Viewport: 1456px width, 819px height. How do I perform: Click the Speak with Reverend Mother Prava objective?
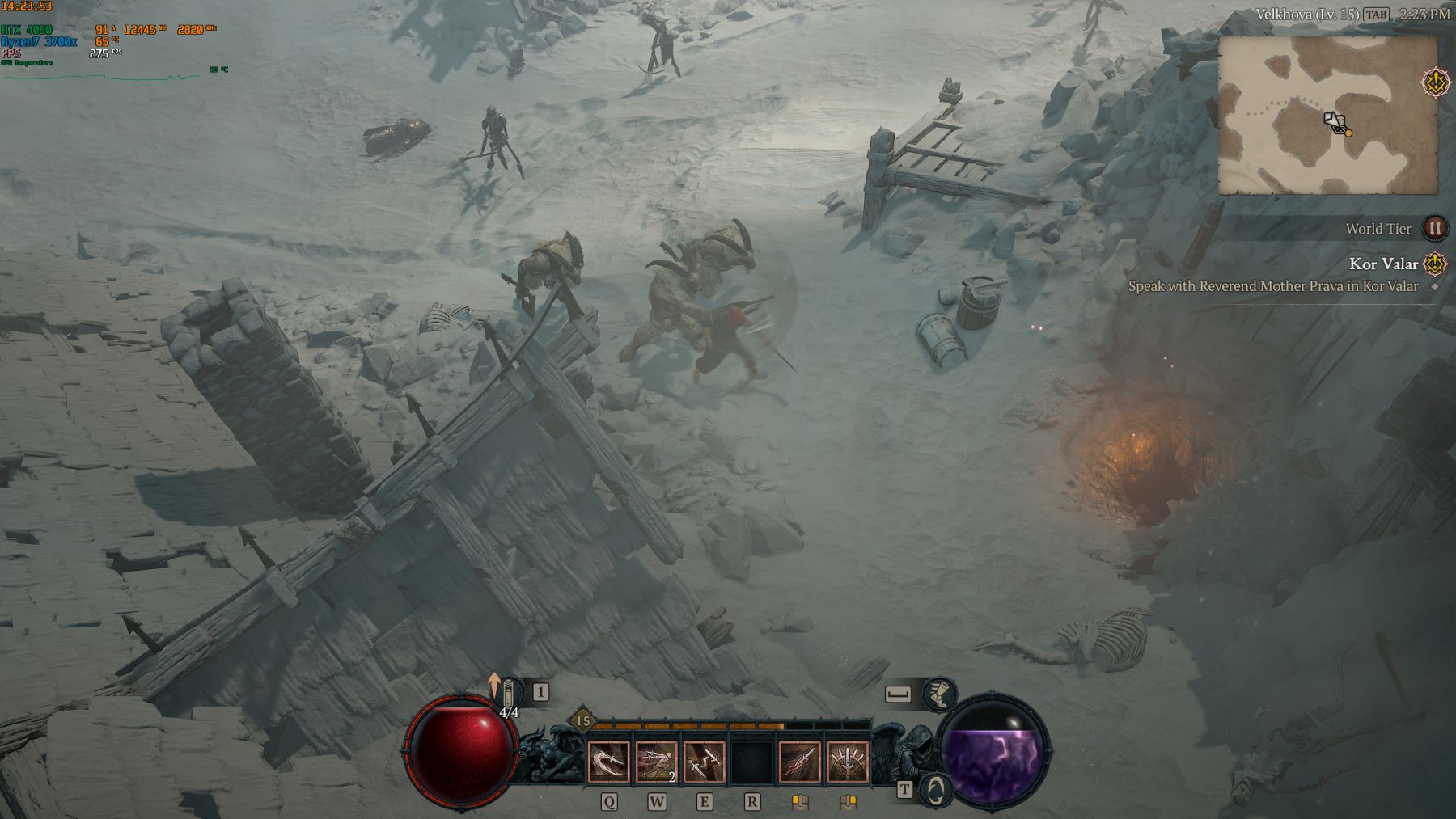(1272, 286)
